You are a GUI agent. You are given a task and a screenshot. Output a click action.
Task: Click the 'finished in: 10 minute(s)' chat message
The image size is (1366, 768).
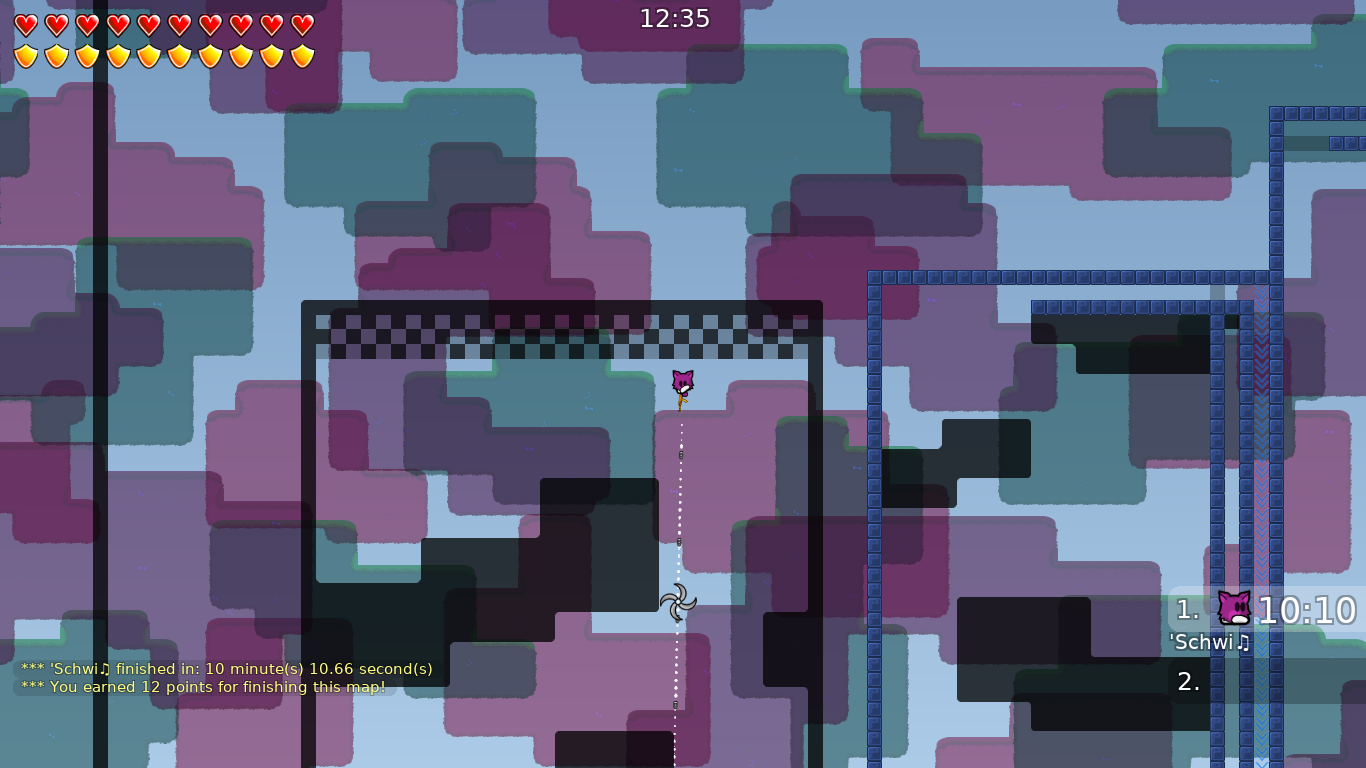228,669
